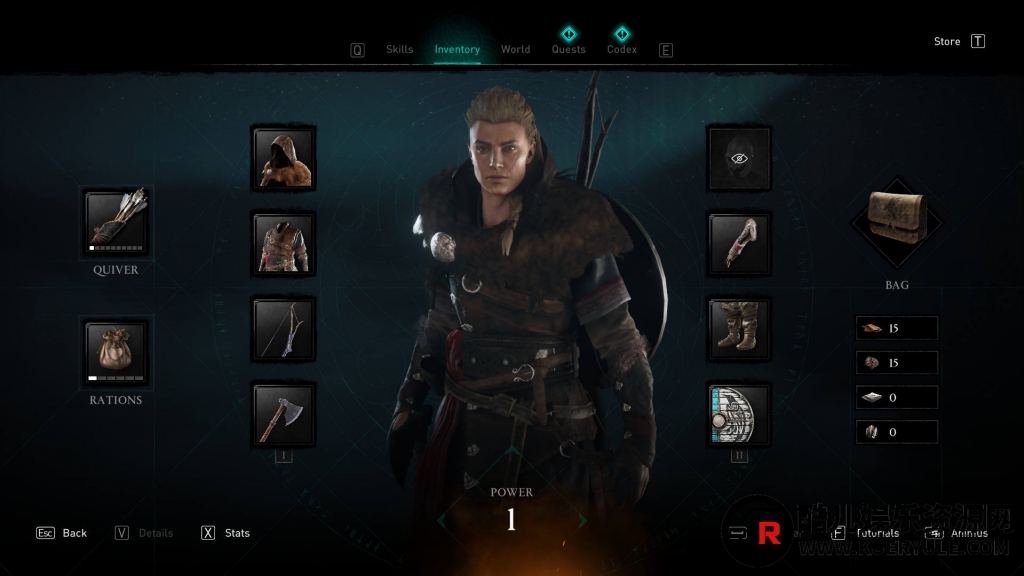Select the torso armor slot
This screenshot has width=1024, height=576.
[284, 243]
